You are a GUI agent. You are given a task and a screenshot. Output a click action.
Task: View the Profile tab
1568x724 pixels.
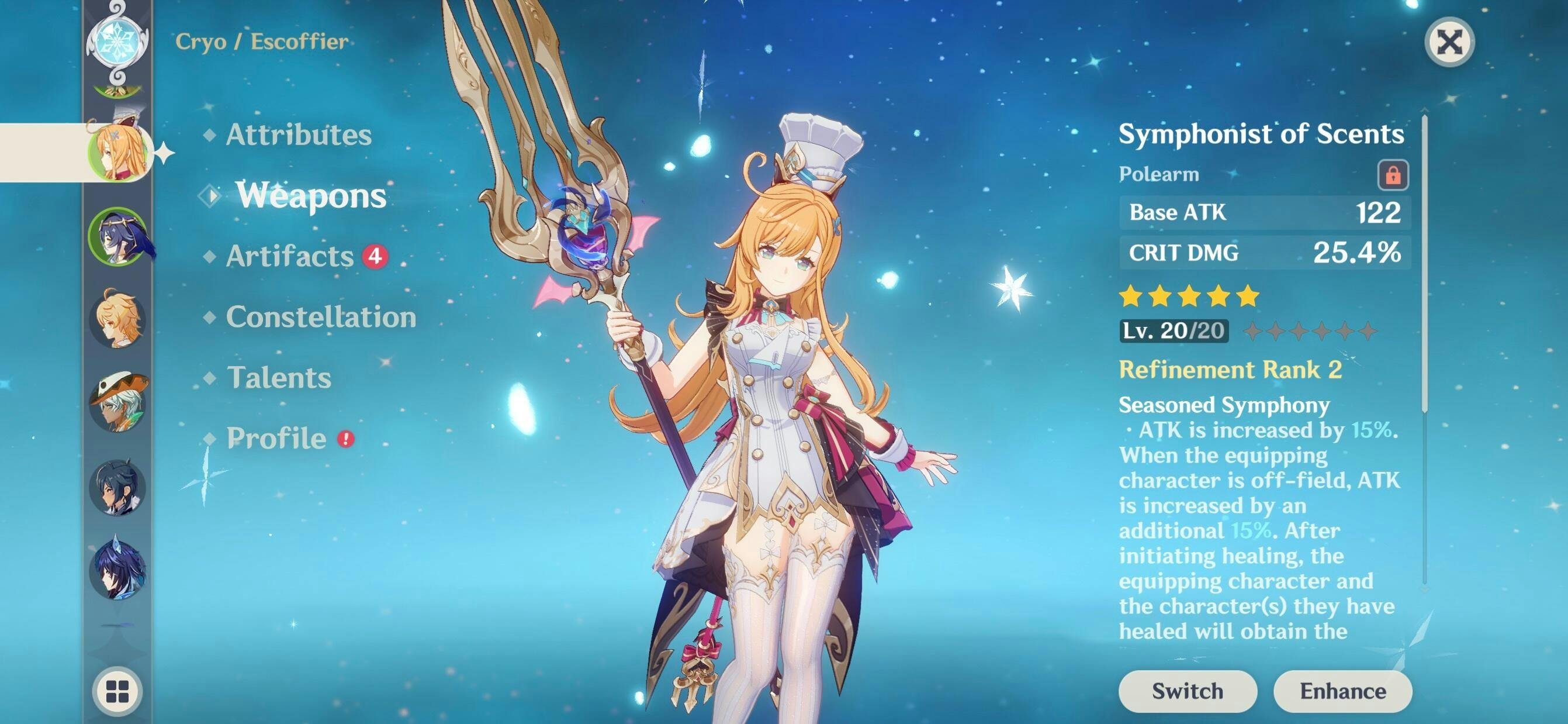276,439
